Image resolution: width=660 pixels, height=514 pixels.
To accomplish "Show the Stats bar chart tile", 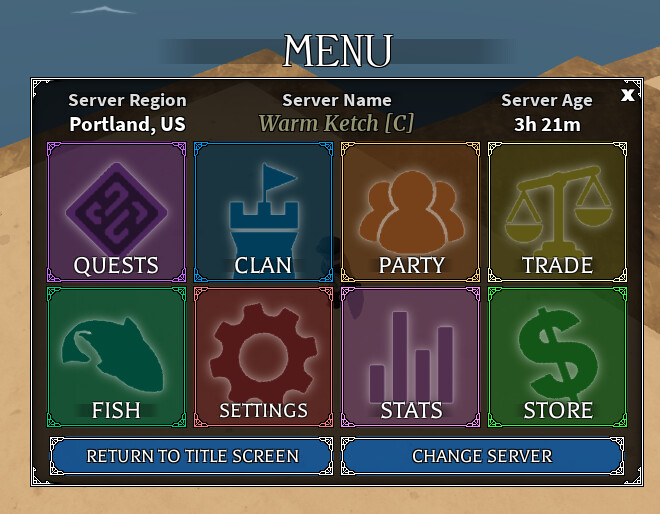I will [x=410, y=357].
